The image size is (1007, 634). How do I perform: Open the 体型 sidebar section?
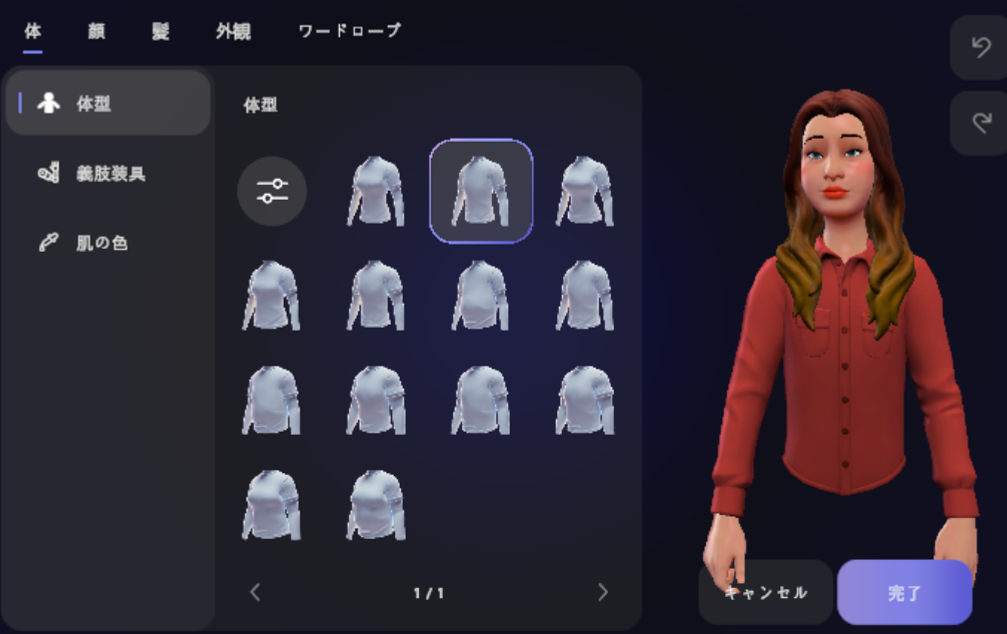108,103
